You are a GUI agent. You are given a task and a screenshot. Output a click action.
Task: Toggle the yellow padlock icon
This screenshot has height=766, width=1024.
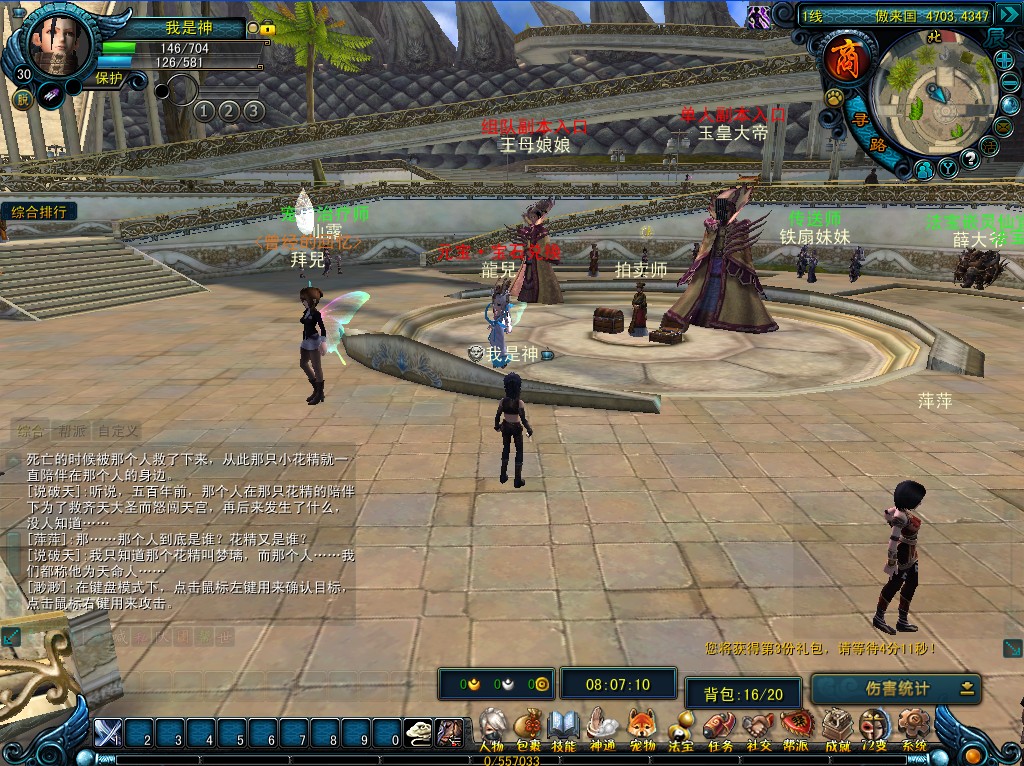267,29
